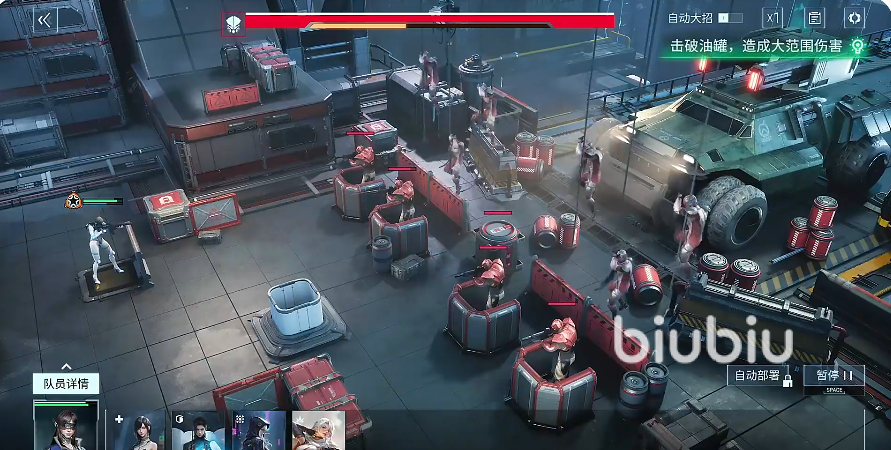Select the man in blue jacket portrait
Screen dimensions: 891x450
[x=197, y=431]
